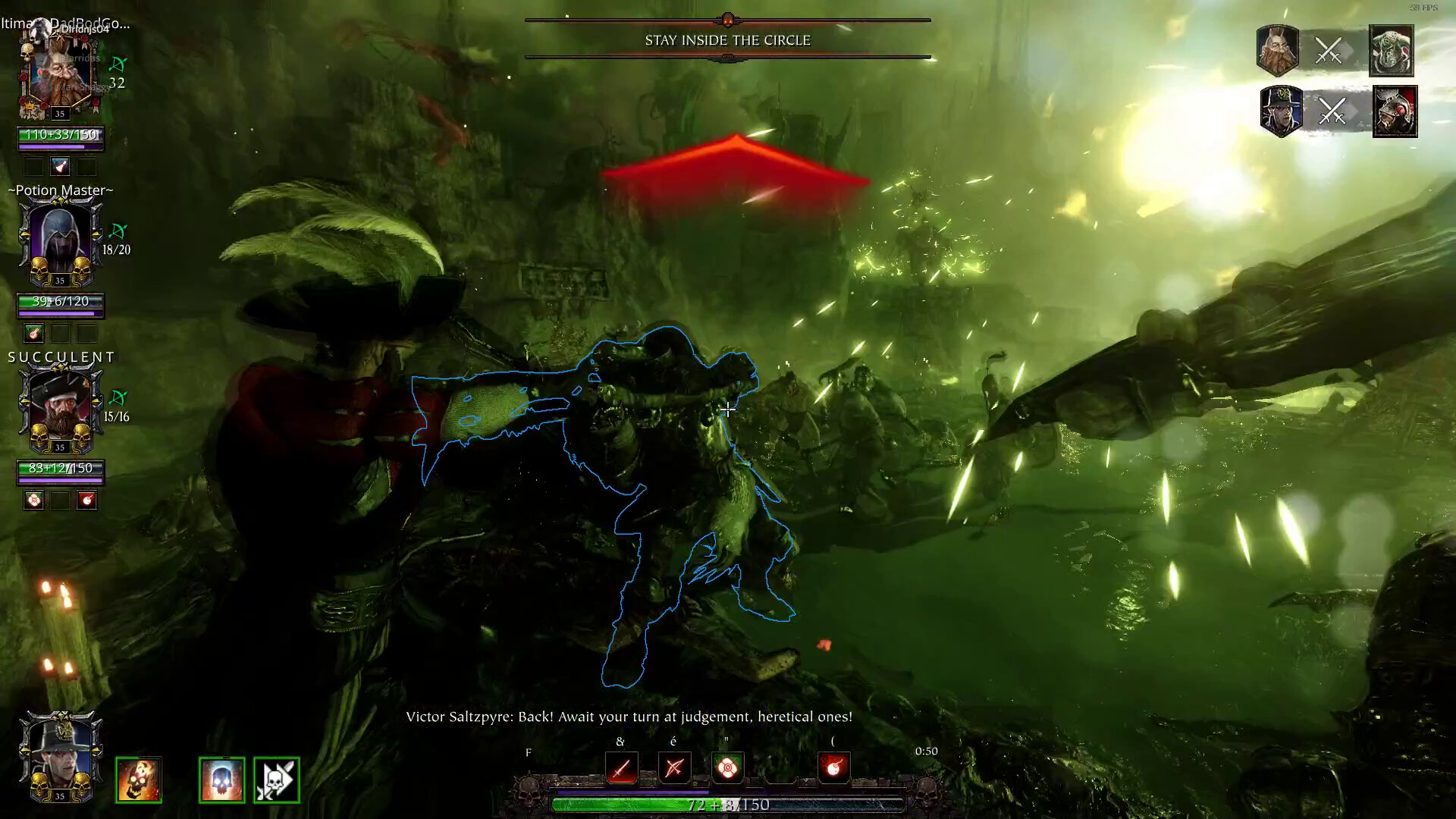Click the armored helmet enemy portrait

[x=1395, y=111]
